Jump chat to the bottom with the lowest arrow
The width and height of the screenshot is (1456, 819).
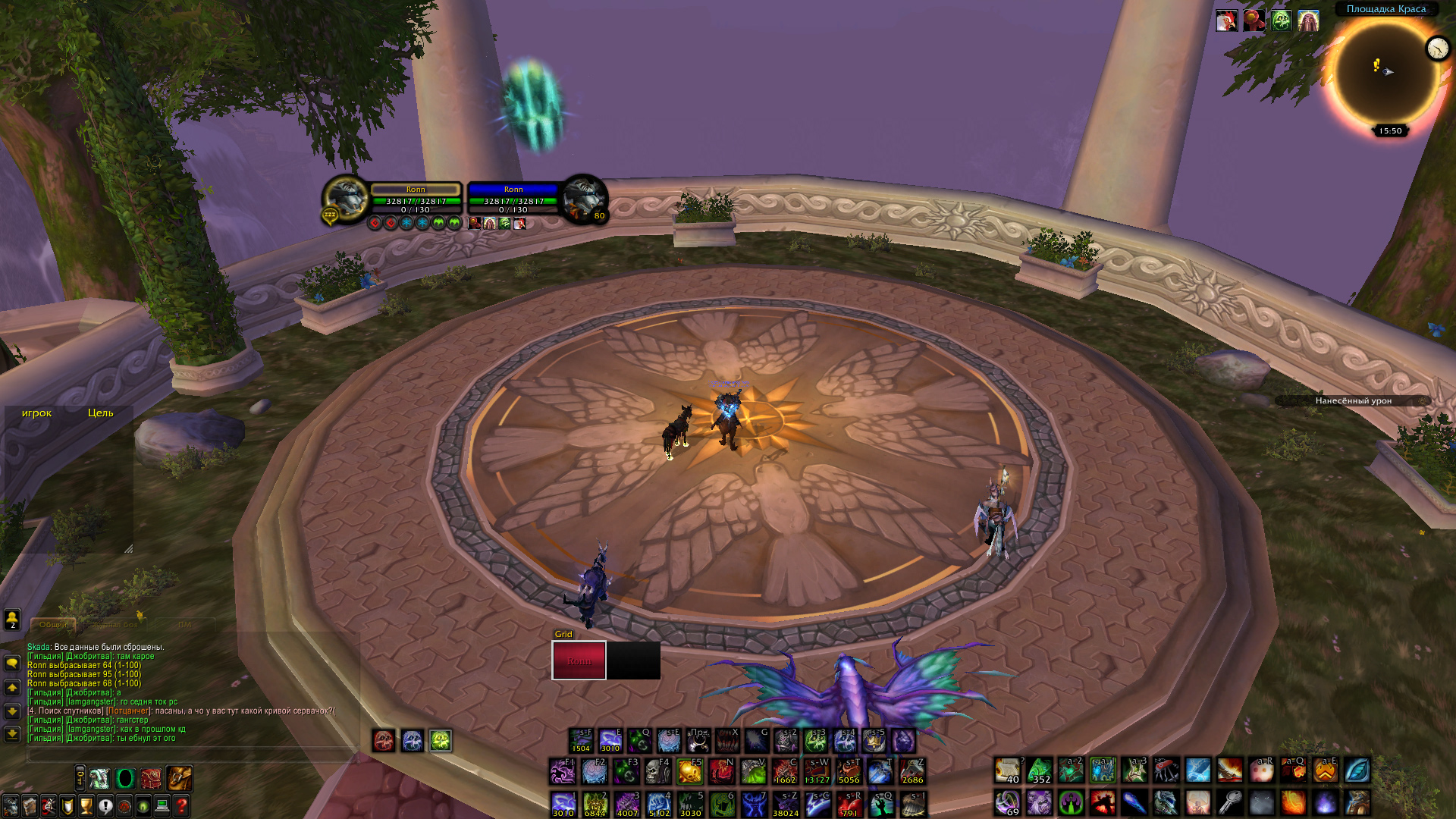tap(12, 734)
